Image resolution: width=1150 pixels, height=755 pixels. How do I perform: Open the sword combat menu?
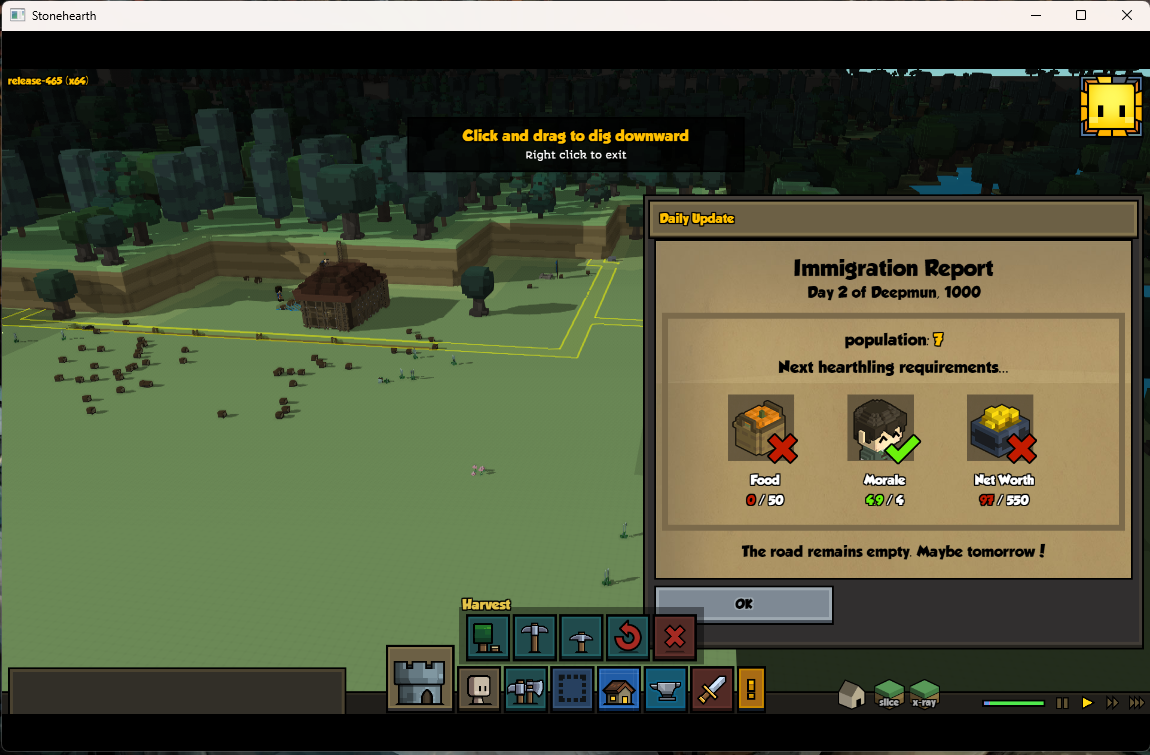click(x=712, y=689)
